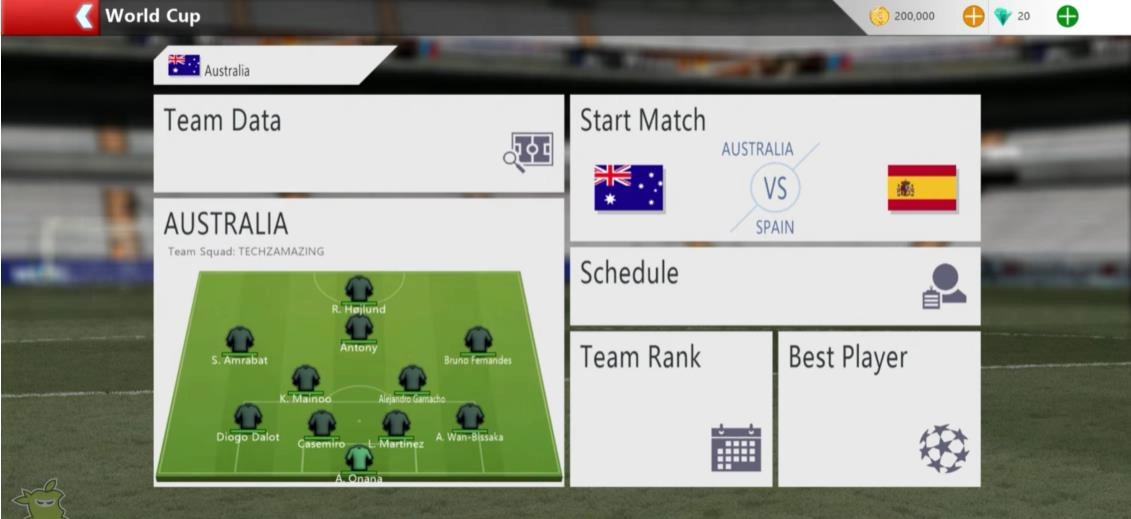View the Best Player panel

coord(878,408)
